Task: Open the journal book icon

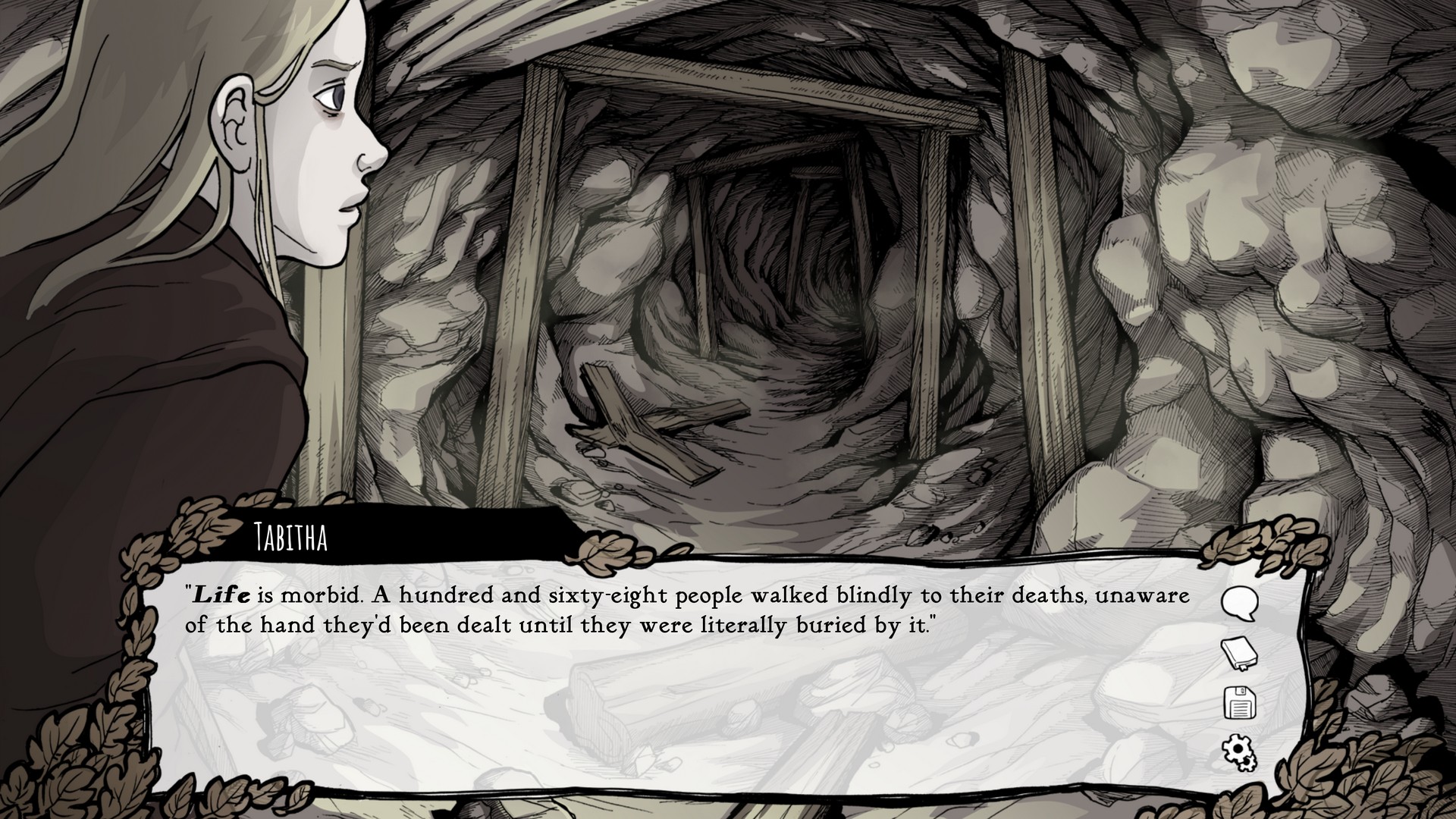Action: click(x=1239, y=654)
